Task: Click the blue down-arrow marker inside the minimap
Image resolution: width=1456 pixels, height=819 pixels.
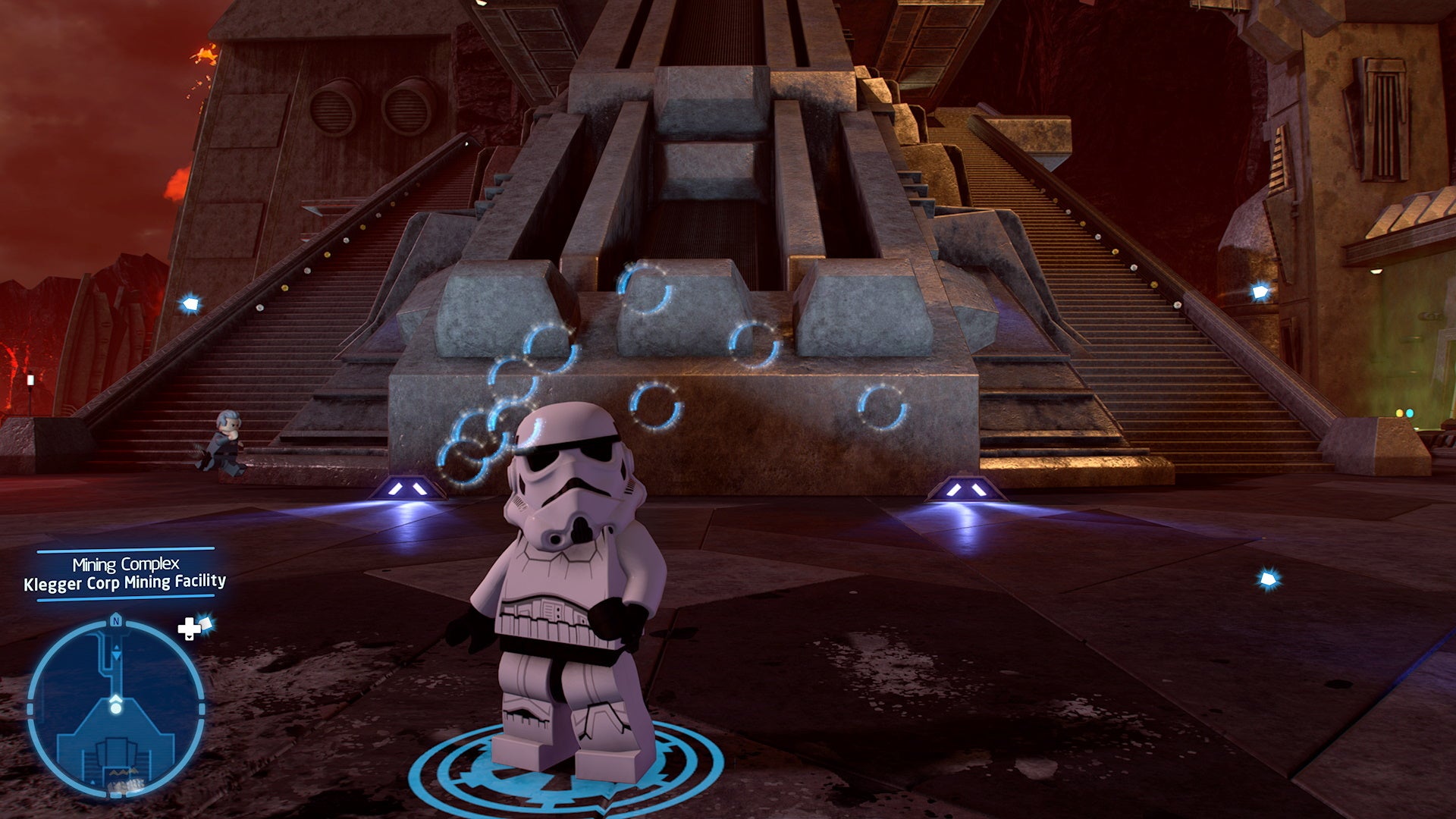Action: tap(115, 654)
